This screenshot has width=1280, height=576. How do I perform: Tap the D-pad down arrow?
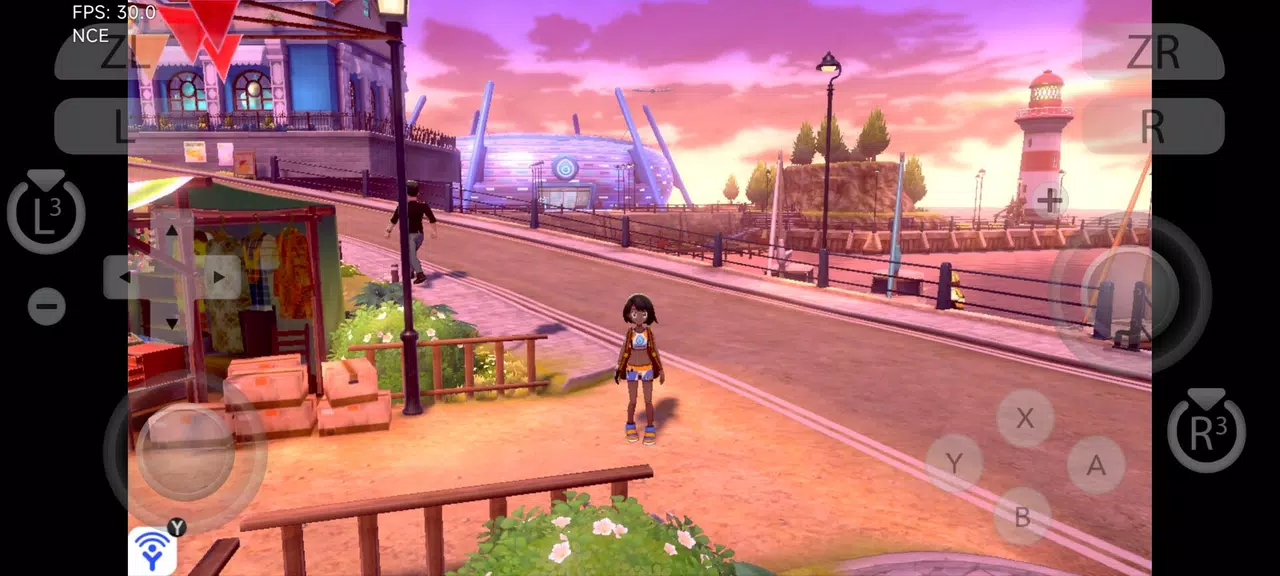[x=172, y=322]
